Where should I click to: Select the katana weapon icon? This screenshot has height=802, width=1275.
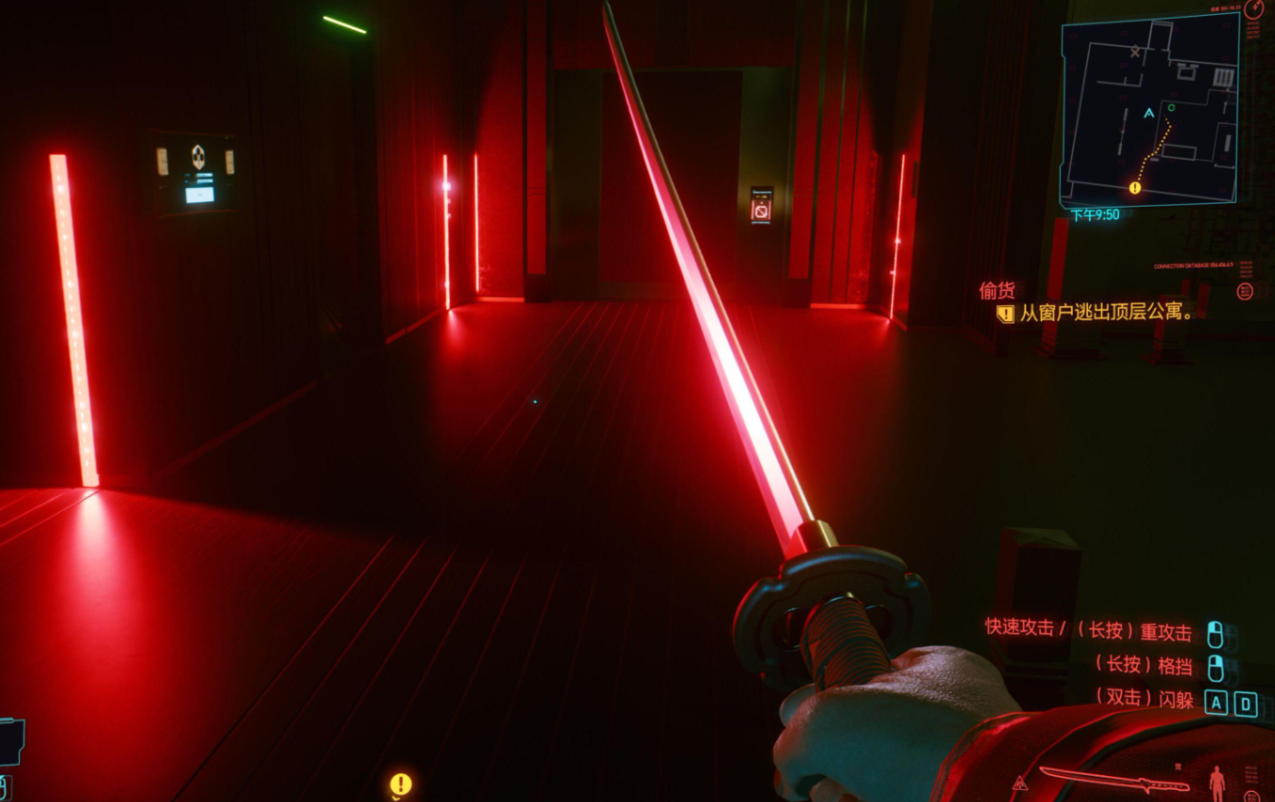[x=1111, y=780]
